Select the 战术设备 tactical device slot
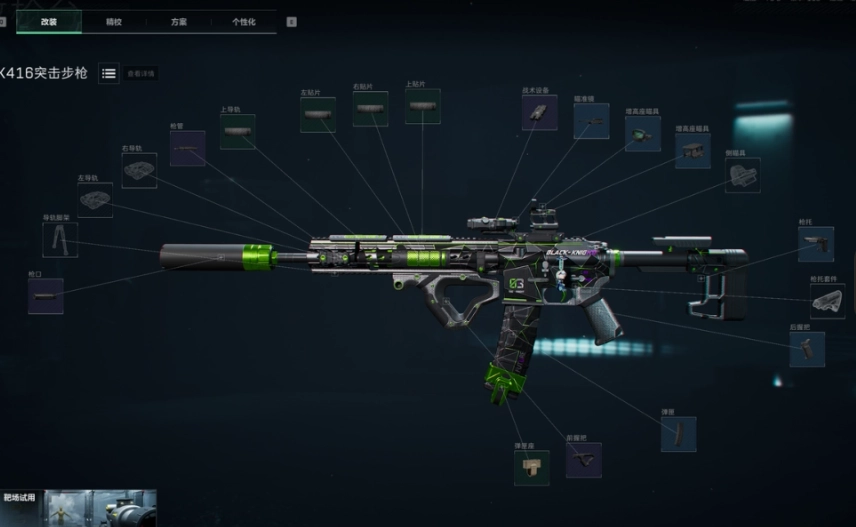Viewport: 856px width, 527px height. click(539, 113)
